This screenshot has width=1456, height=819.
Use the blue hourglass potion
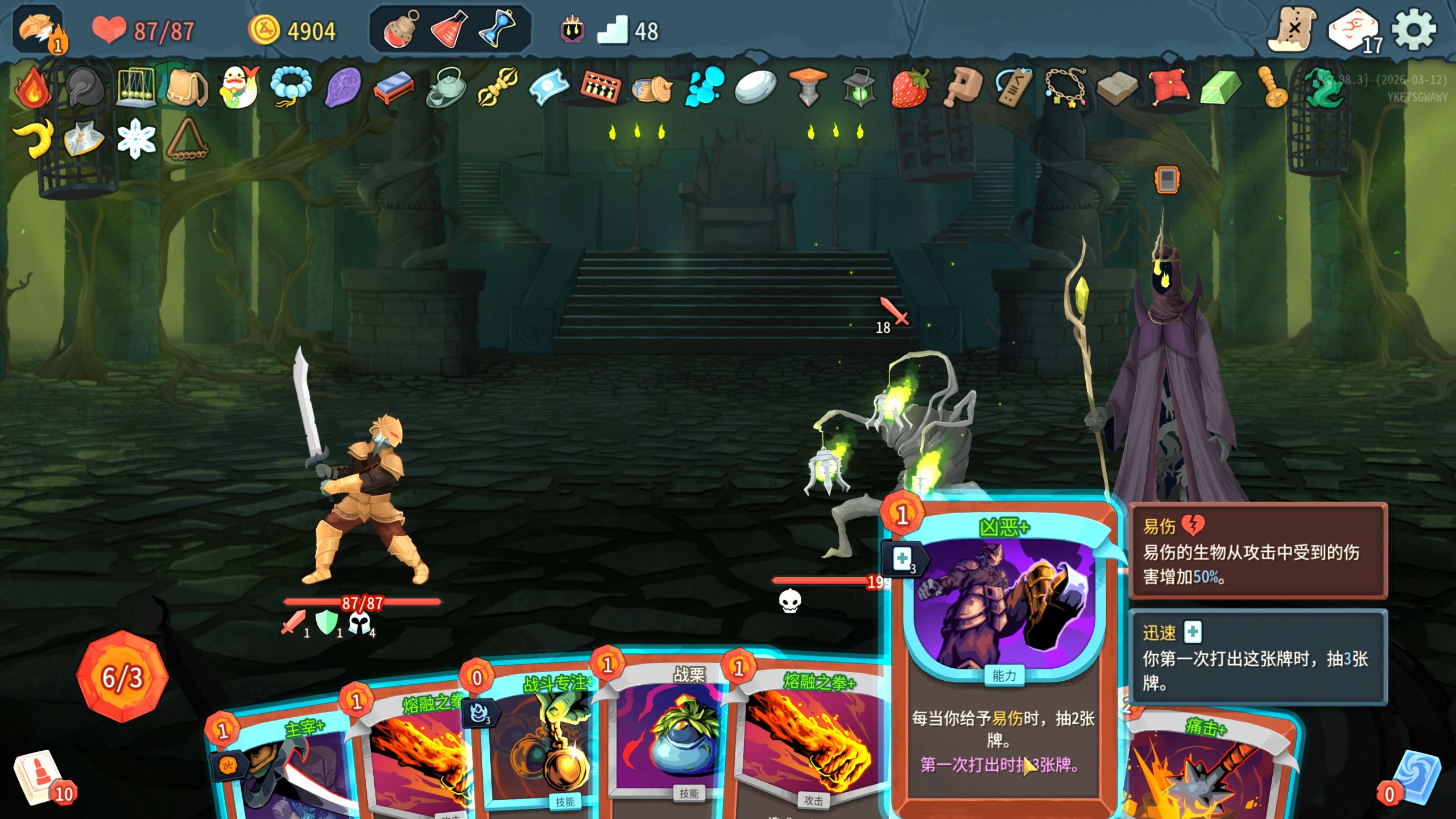[497, 28]
